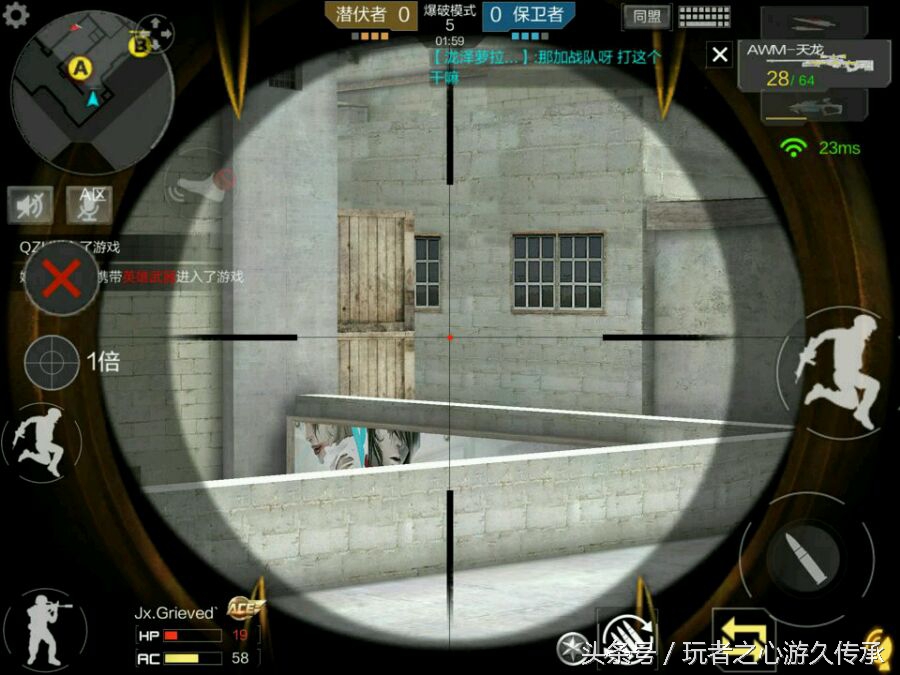Screen dimensions: 900x675
Task: Open the keyboard chat input icon
Action: tap(704, 16)
